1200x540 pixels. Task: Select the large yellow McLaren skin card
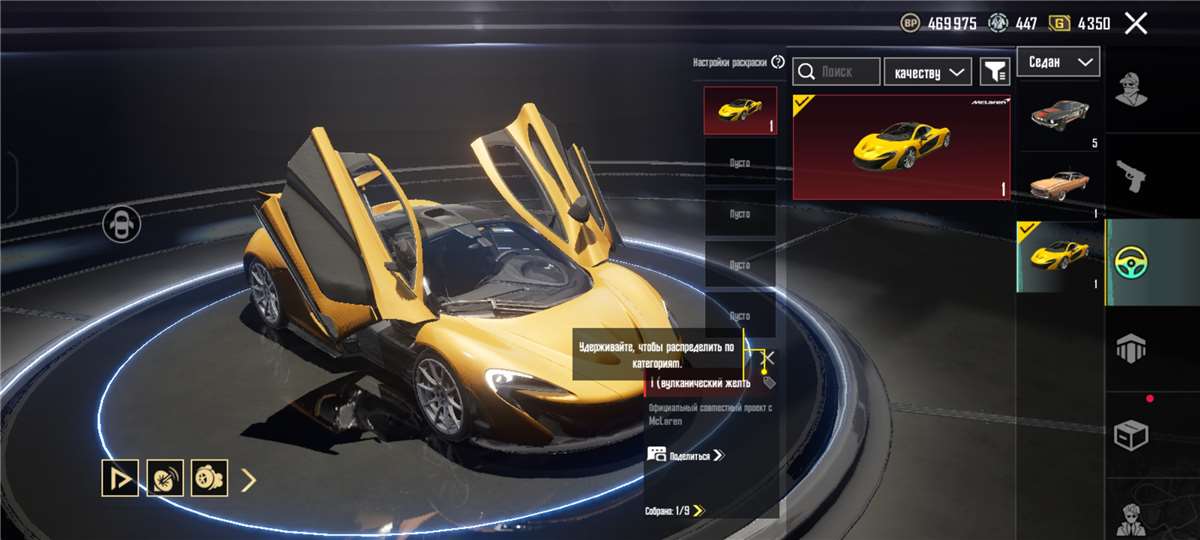pos(901,147)
